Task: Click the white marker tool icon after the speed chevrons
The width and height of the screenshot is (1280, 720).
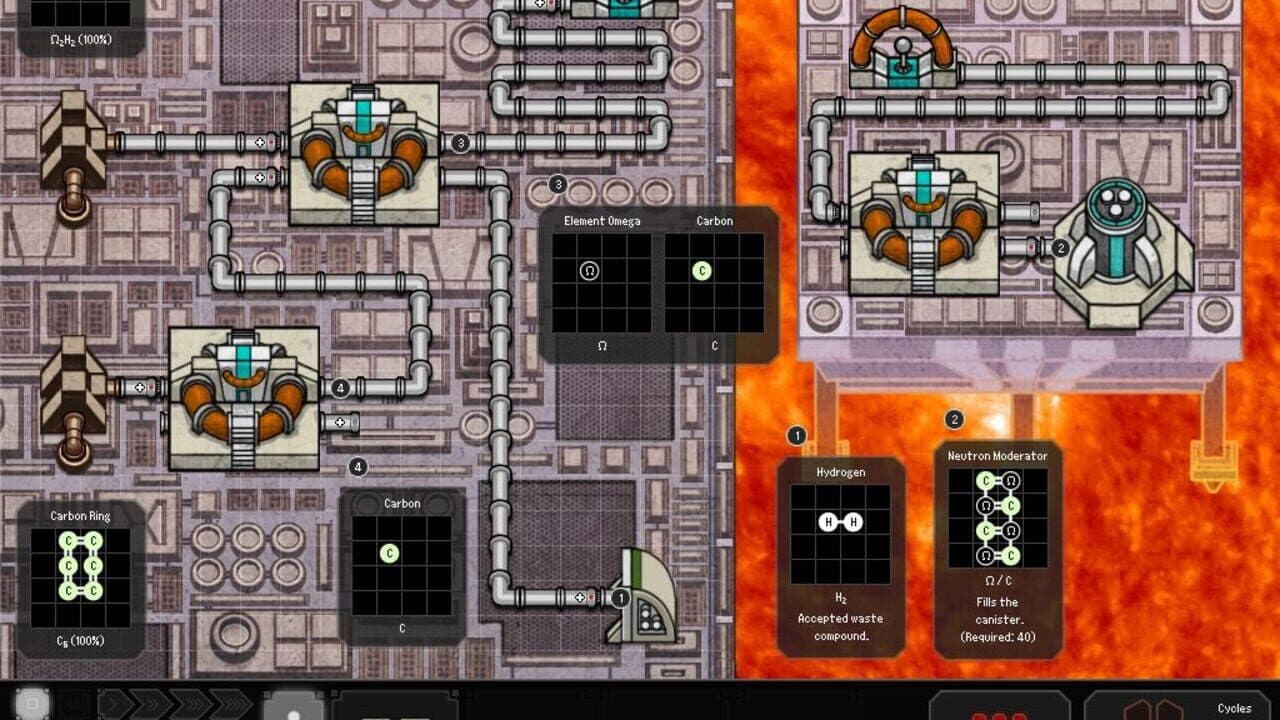Action: point(294,707)
